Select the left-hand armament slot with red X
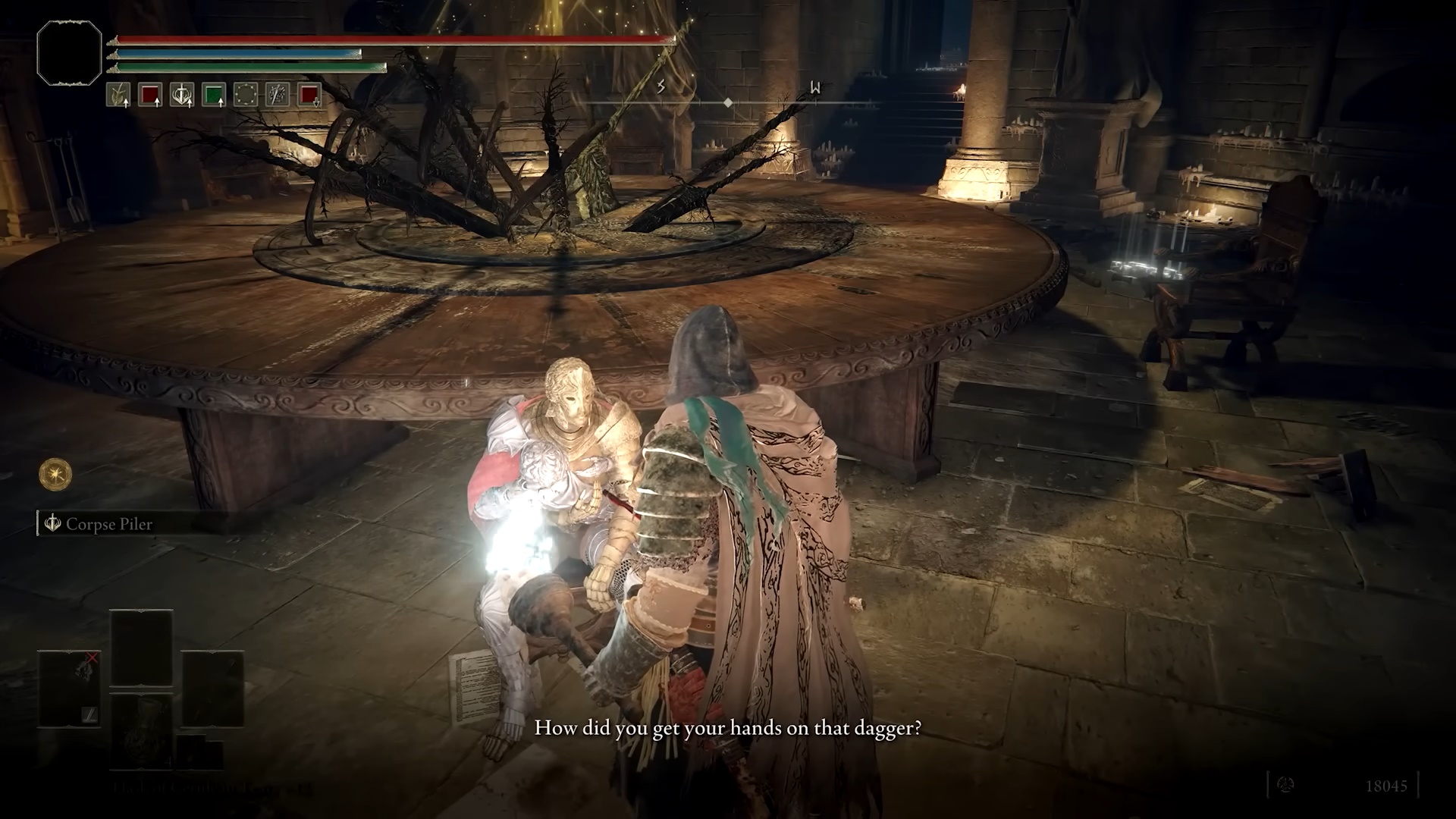1456x819 pixels. (x=70, y=689)
